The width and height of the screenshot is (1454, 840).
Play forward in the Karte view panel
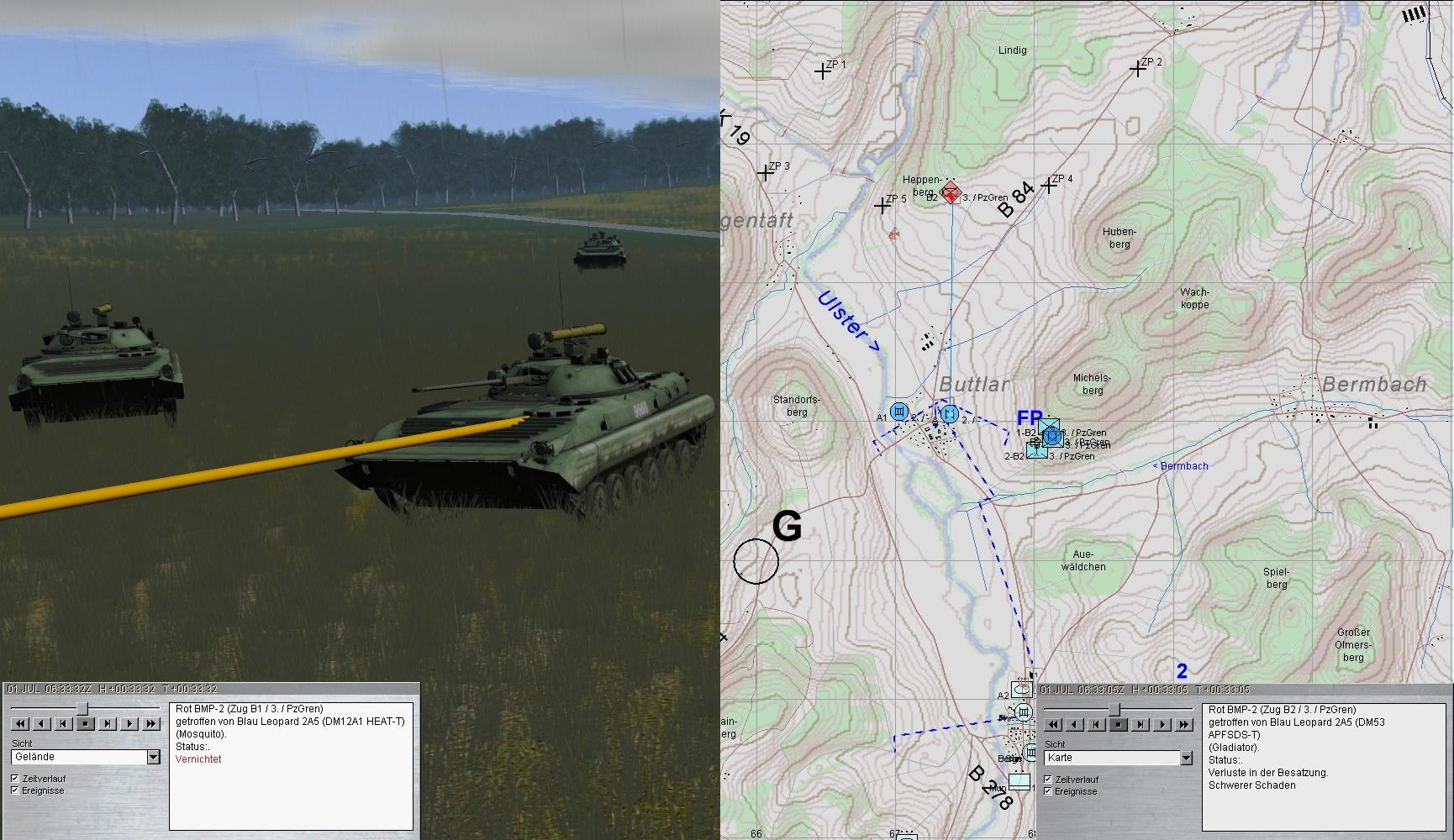[1162, 725]
